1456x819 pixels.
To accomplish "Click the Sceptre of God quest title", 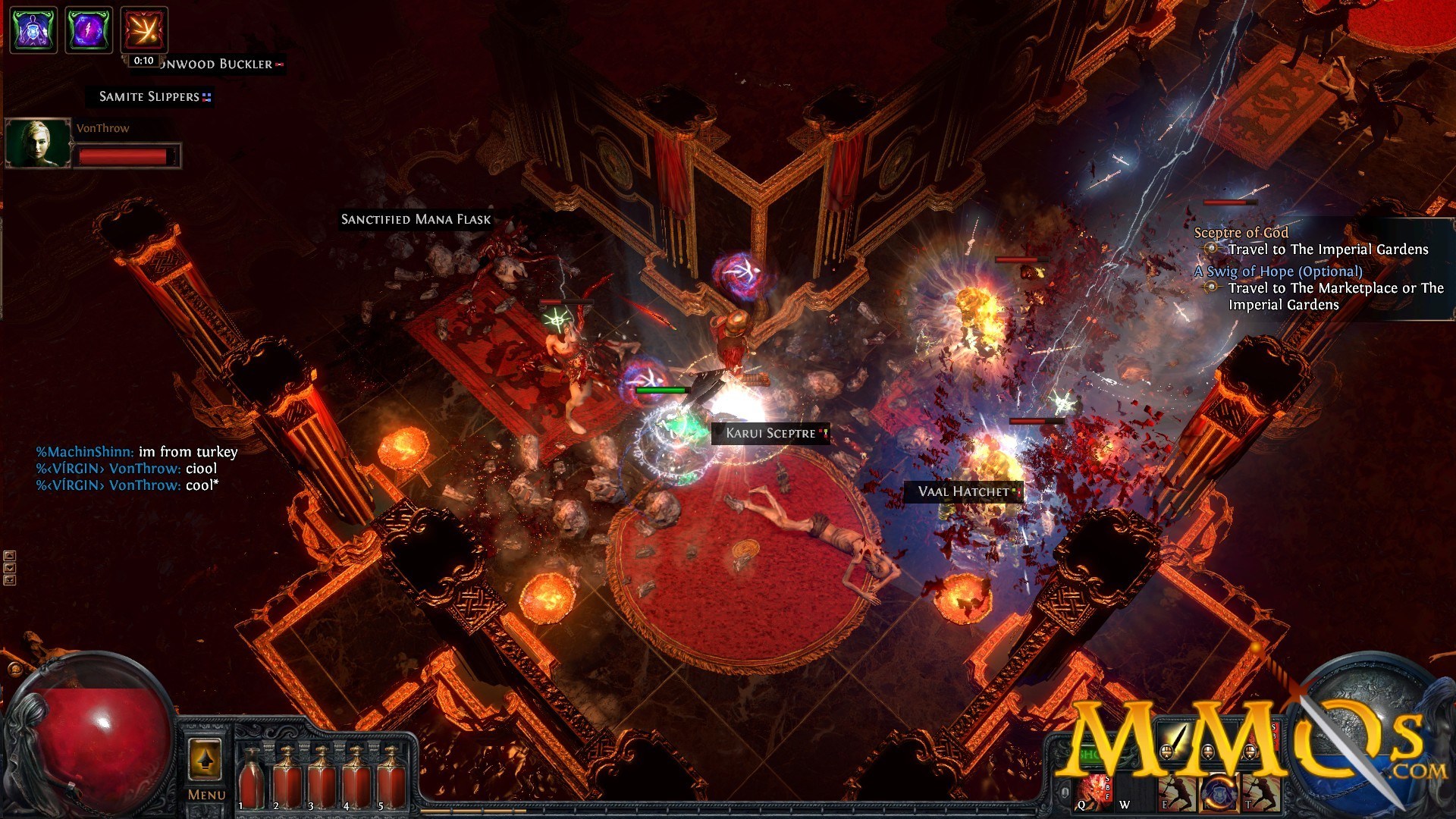I will point(1241,233).
